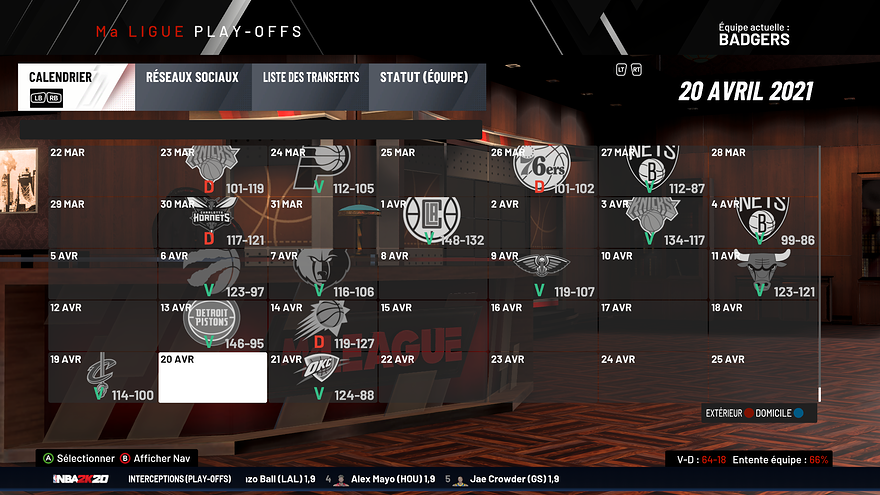Open the 11 Avr Bulls game
880x495 pixels.
pyautogui.click(x=762, y=273)
